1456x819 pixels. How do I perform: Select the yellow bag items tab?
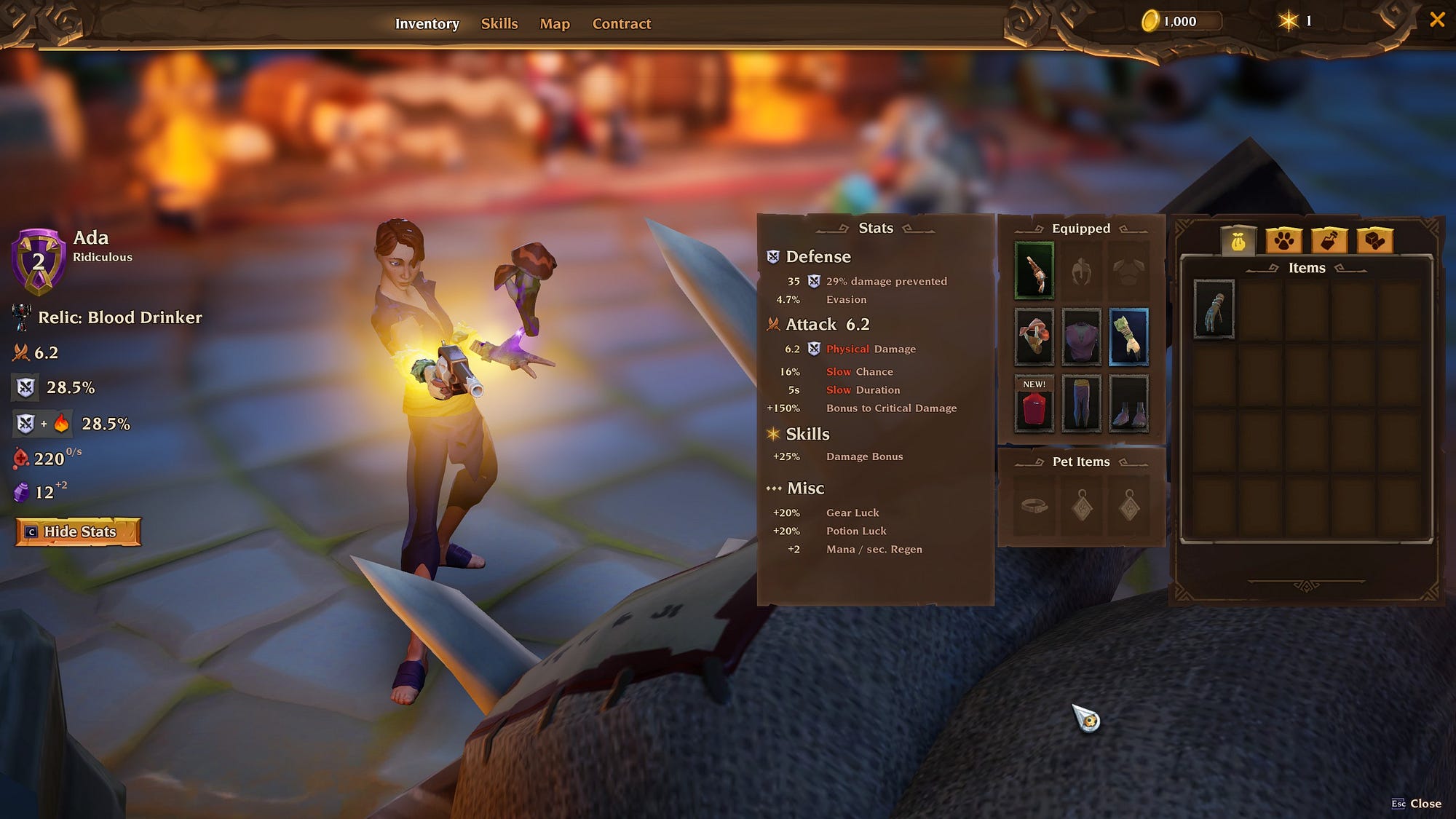tap(1238, 240)
